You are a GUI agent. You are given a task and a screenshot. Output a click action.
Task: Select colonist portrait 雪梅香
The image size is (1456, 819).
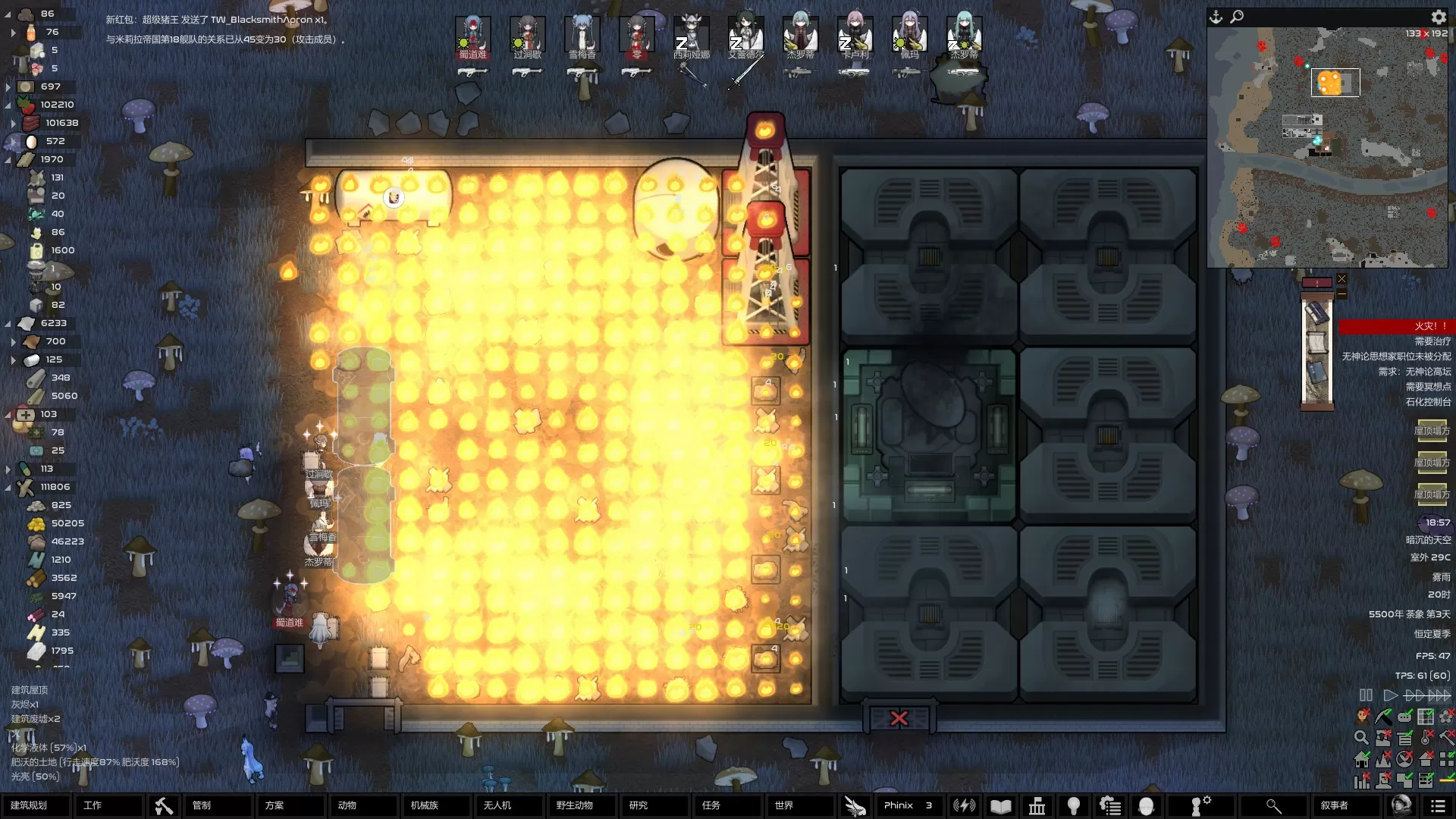tap(582, 35)
